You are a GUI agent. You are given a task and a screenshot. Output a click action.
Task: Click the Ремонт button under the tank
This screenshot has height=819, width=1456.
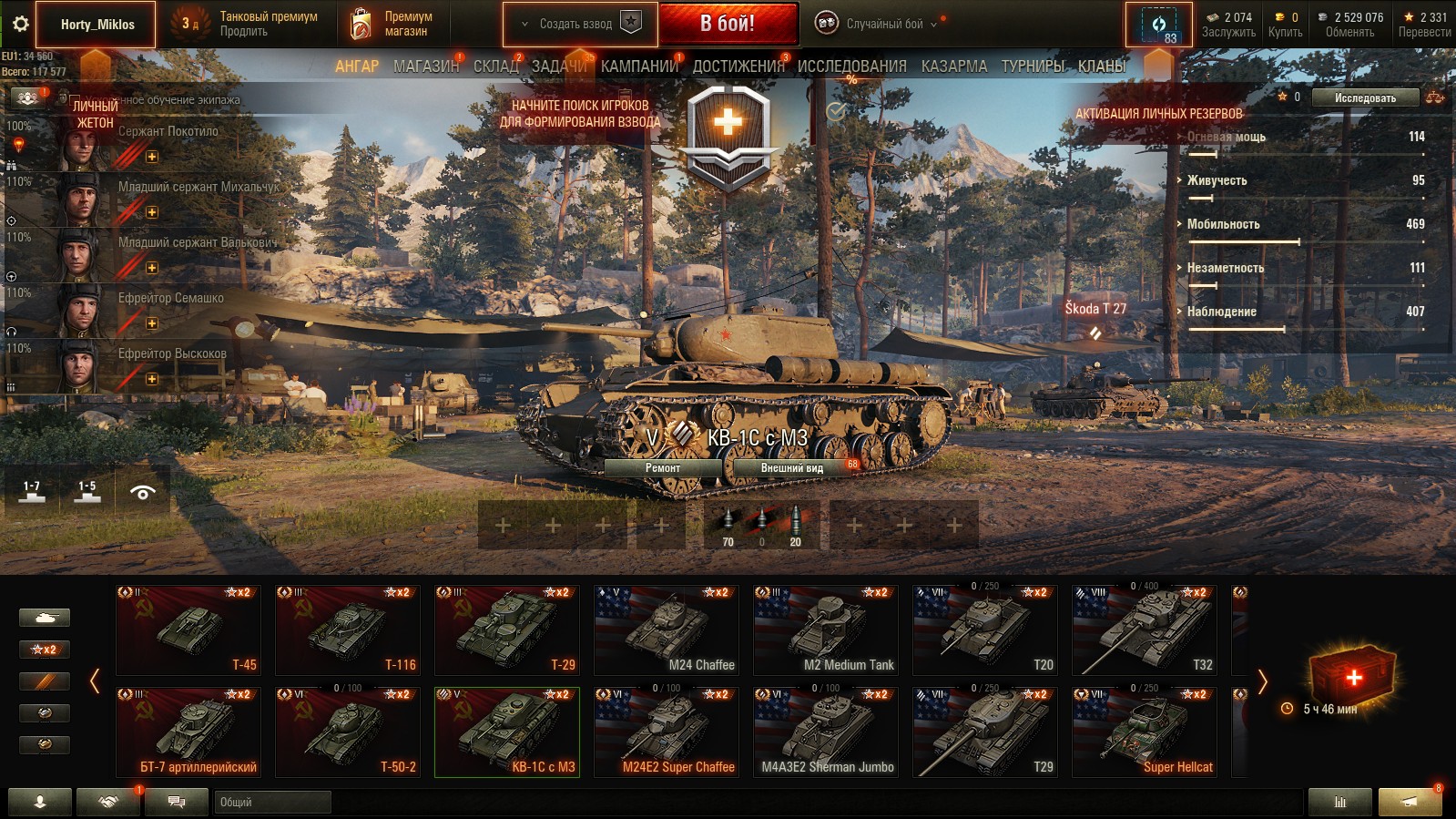point(664,466)
